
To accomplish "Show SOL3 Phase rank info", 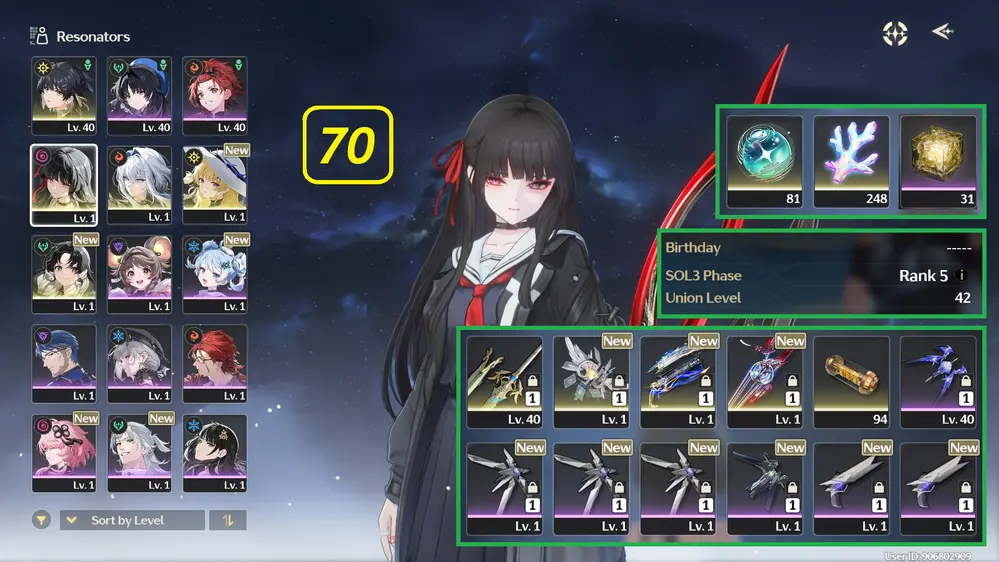I will (x=961, y=276).
